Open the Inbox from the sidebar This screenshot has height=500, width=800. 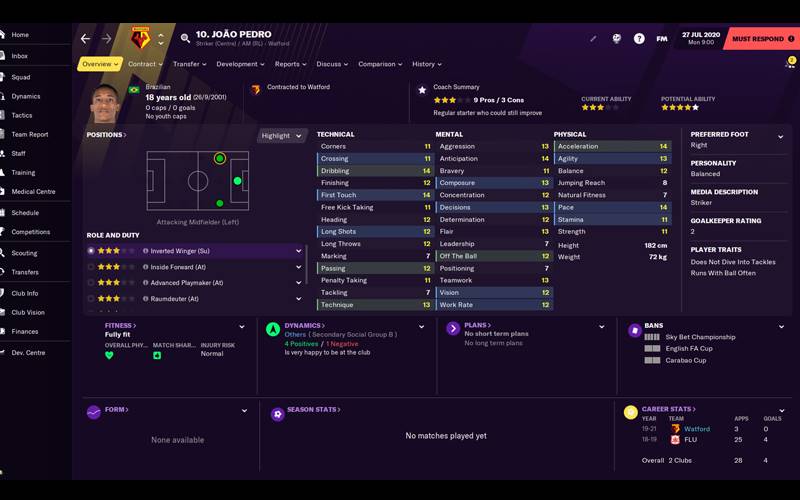(20, 56)
